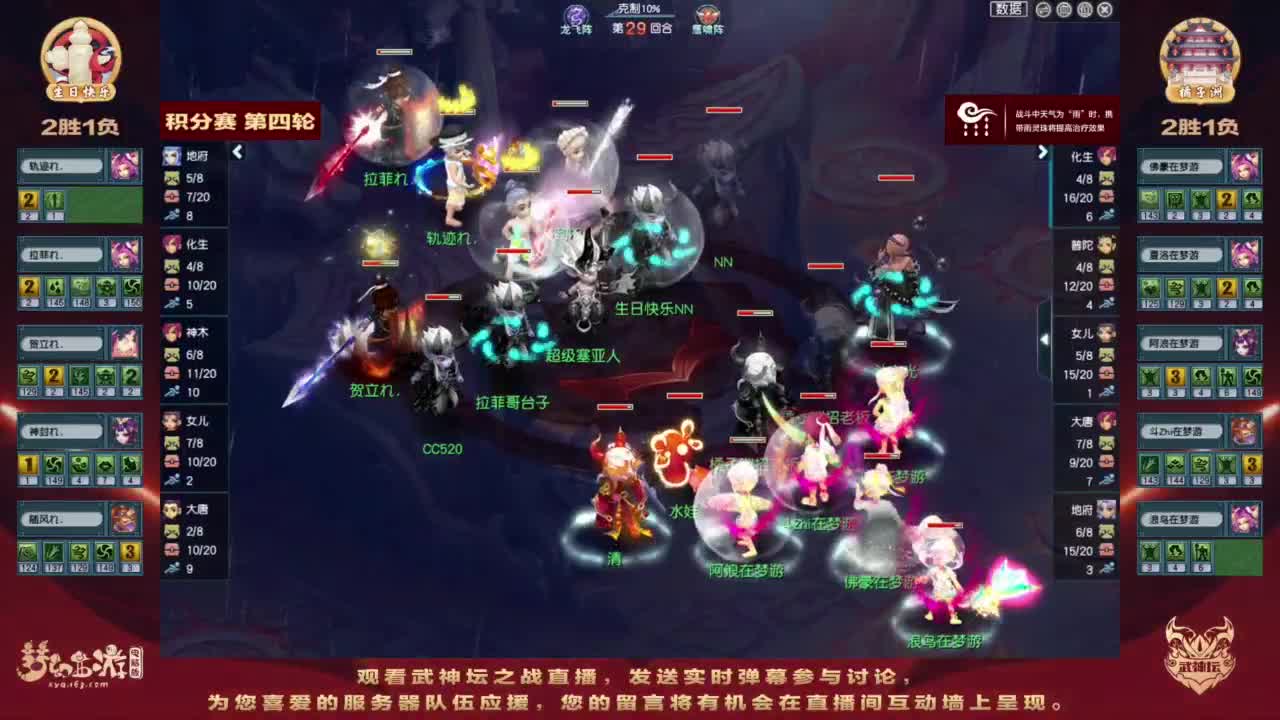This screenshot has height=720, width=1280.
Task: Toggle 贺立礼.'s first buff status icon
Action: 27,378
